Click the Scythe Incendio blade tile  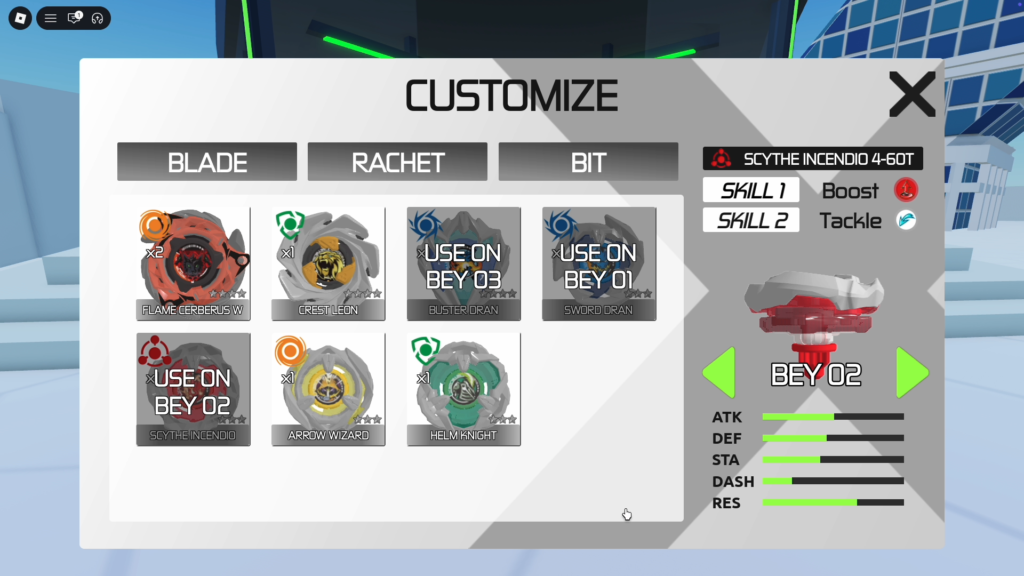[194, 389]
